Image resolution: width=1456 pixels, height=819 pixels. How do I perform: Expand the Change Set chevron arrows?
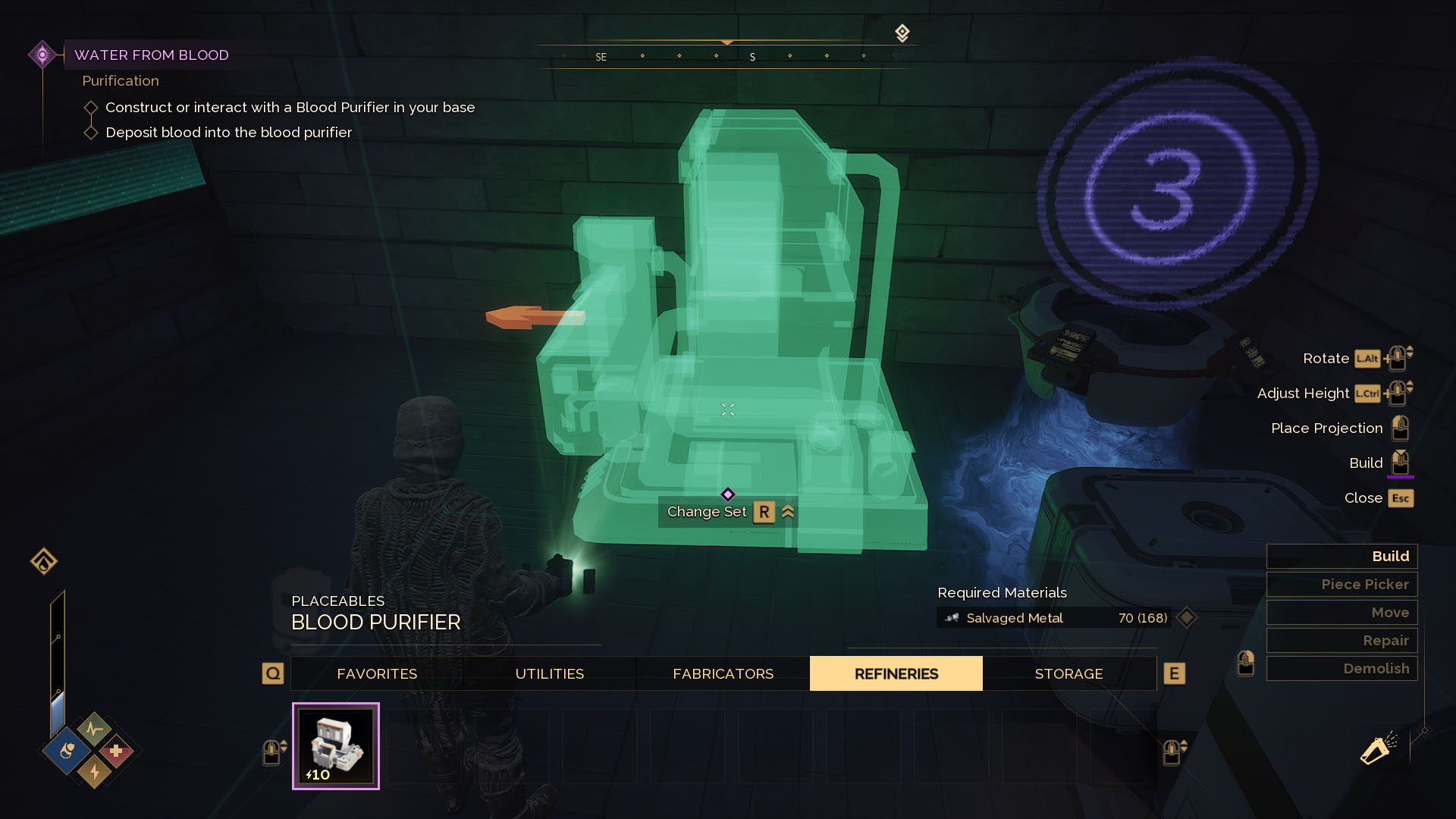pyautogui.click(x=788, y=512)
